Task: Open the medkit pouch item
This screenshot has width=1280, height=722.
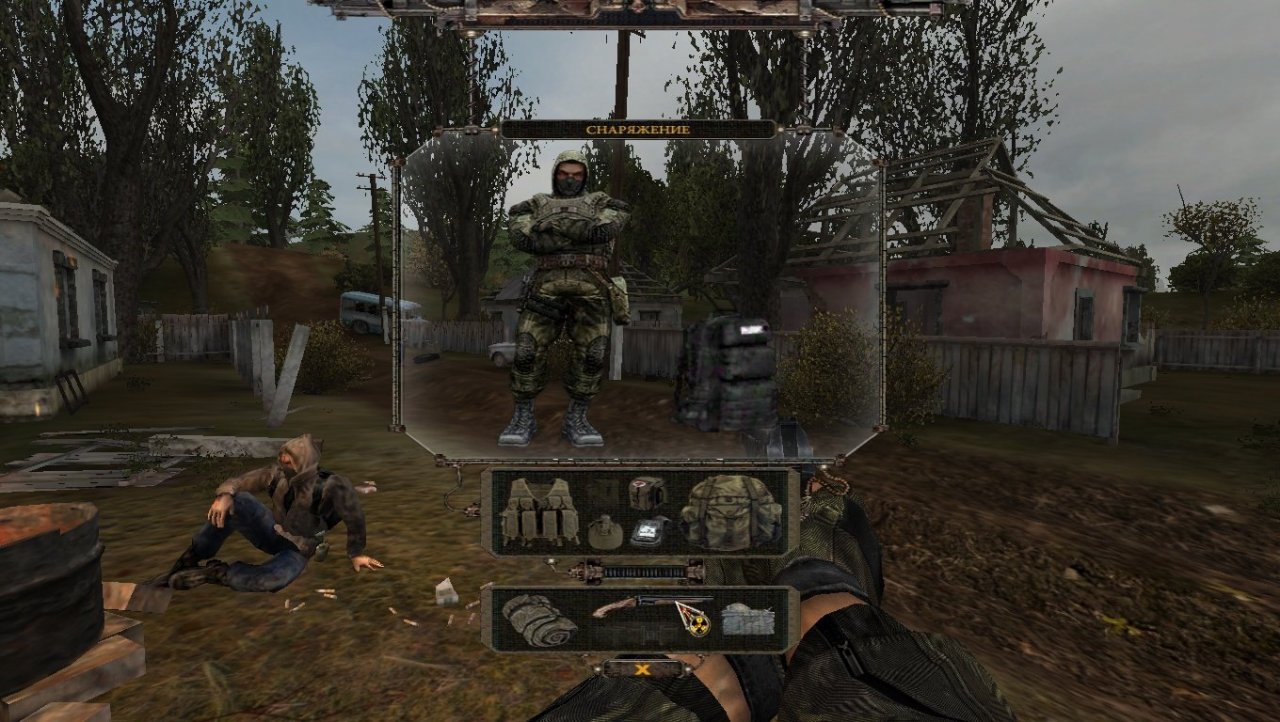Action: click(x=645, y=493)
